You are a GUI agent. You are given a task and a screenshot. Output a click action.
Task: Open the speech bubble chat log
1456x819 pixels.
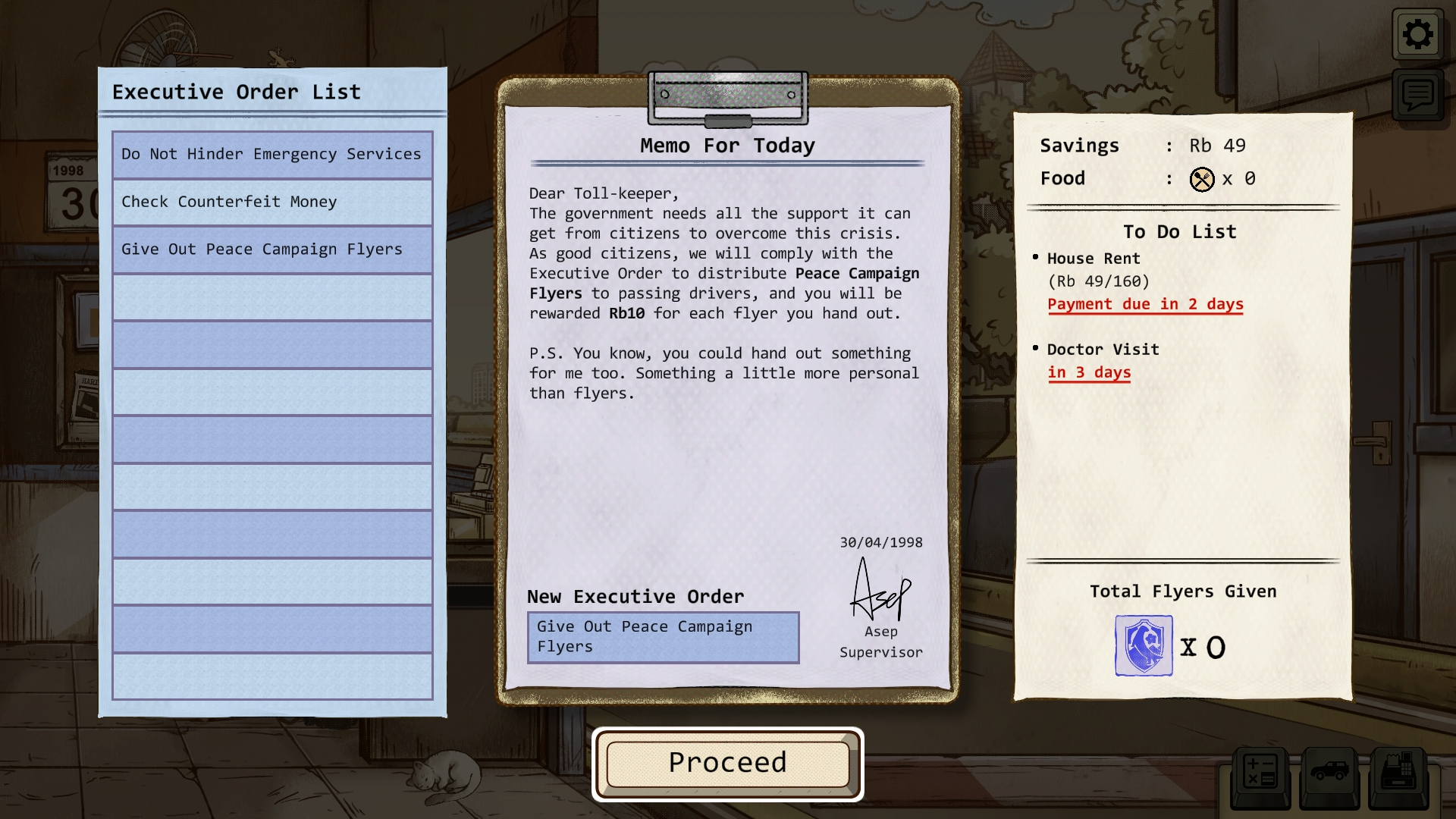[x=1417, y=96]
